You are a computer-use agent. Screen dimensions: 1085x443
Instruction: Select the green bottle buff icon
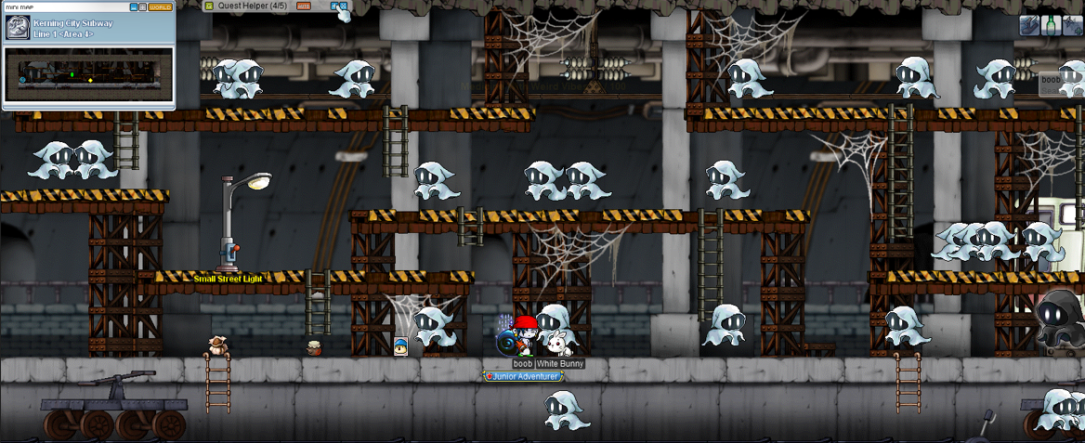tap(1051, 26)
